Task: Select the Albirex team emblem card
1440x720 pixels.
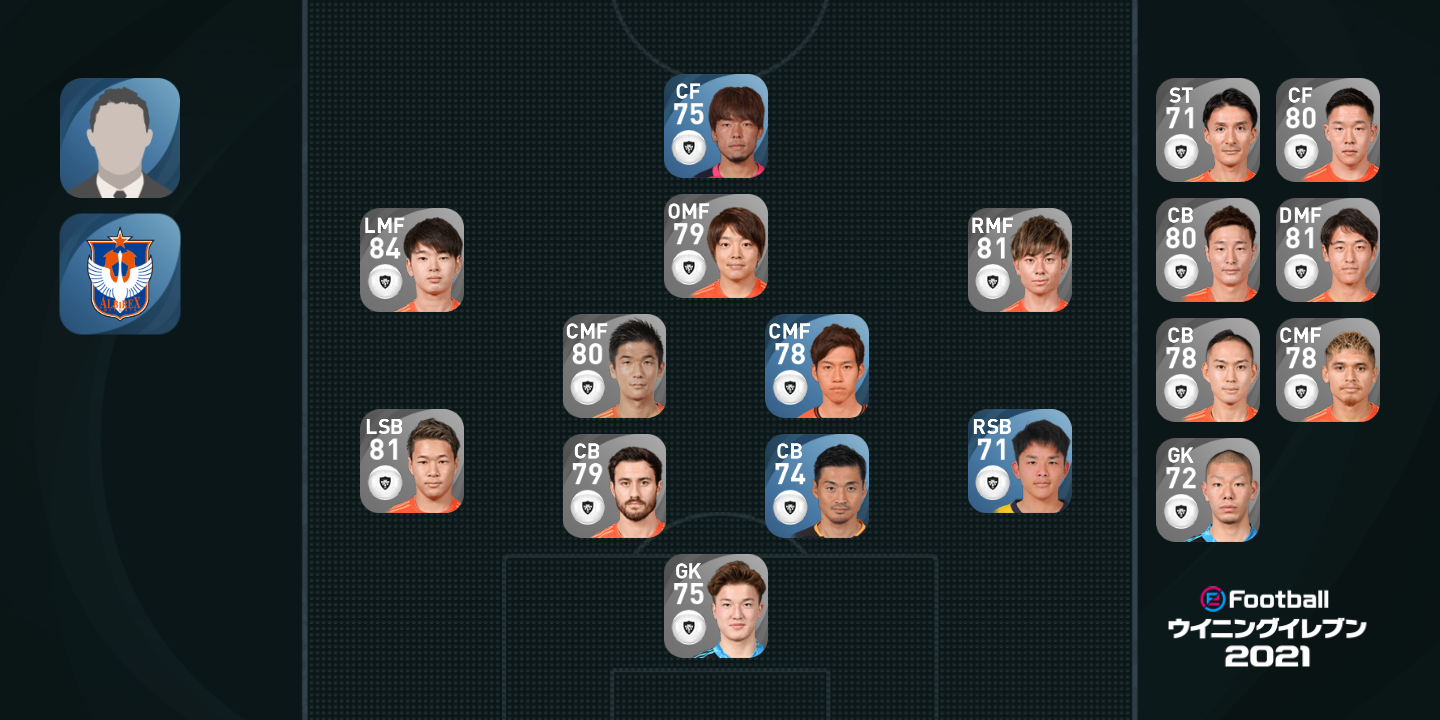Action: point(120,273)
